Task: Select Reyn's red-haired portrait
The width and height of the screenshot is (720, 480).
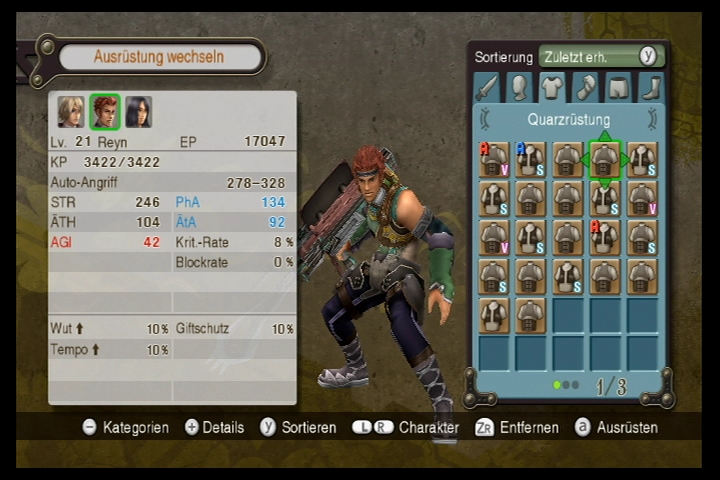Action: 104,111
